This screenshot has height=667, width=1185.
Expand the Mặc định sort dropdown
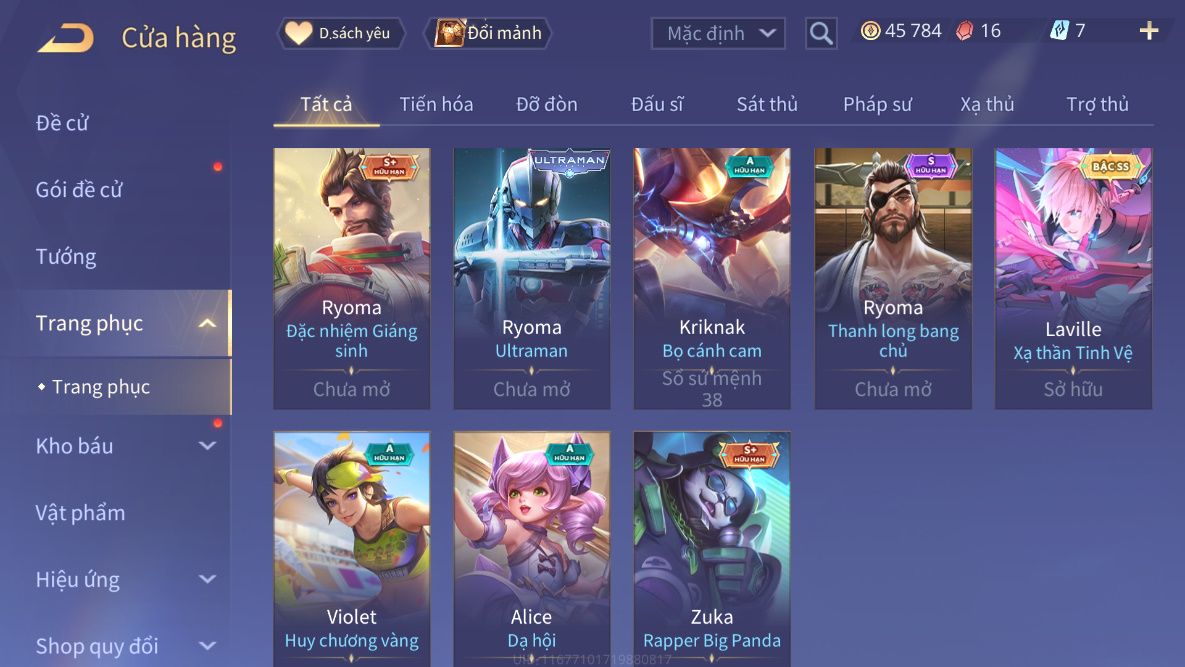click(x=716, y=33)
